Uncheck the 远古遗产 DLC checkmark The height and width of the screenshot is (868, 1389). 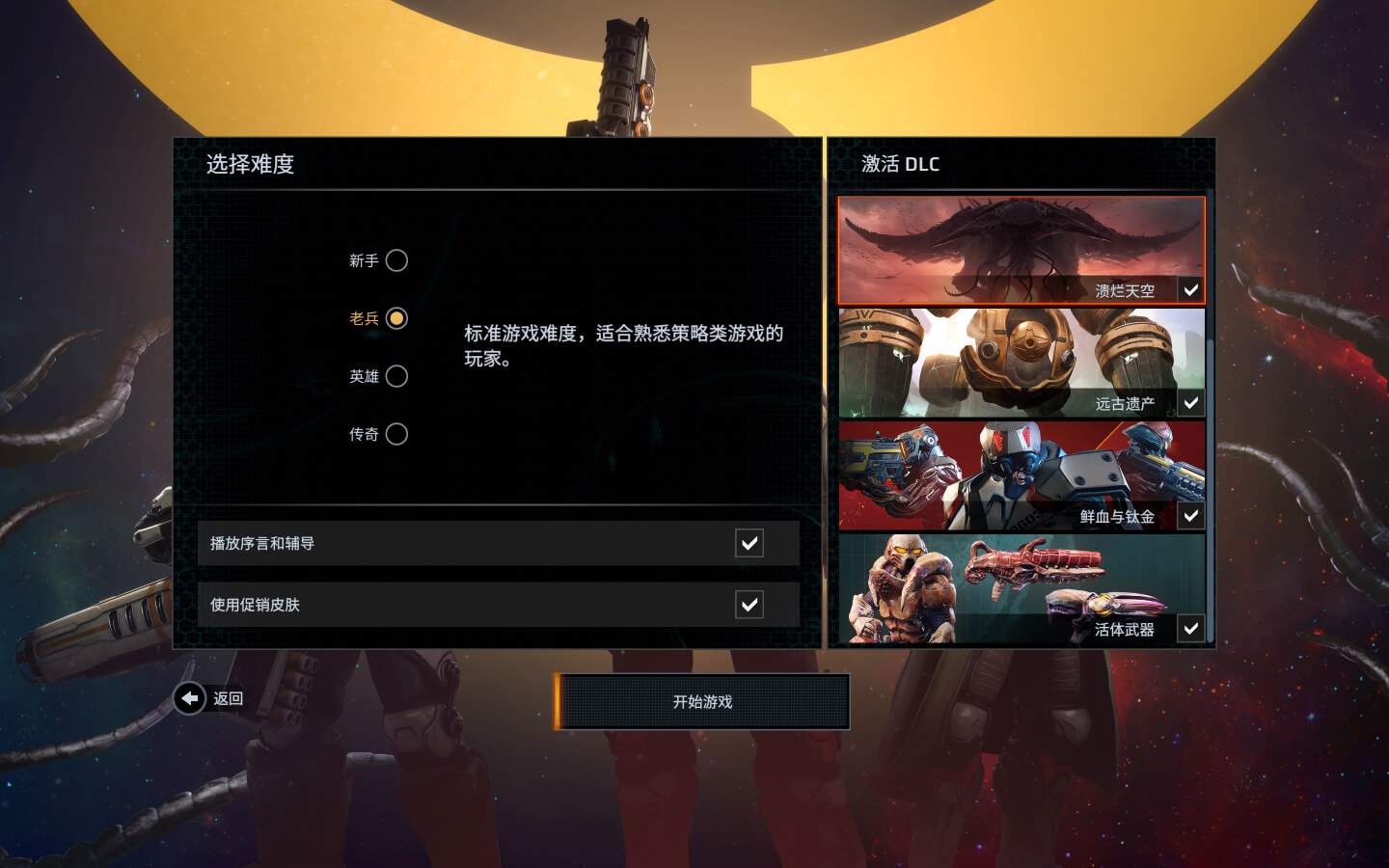(x=1192, y=402)
